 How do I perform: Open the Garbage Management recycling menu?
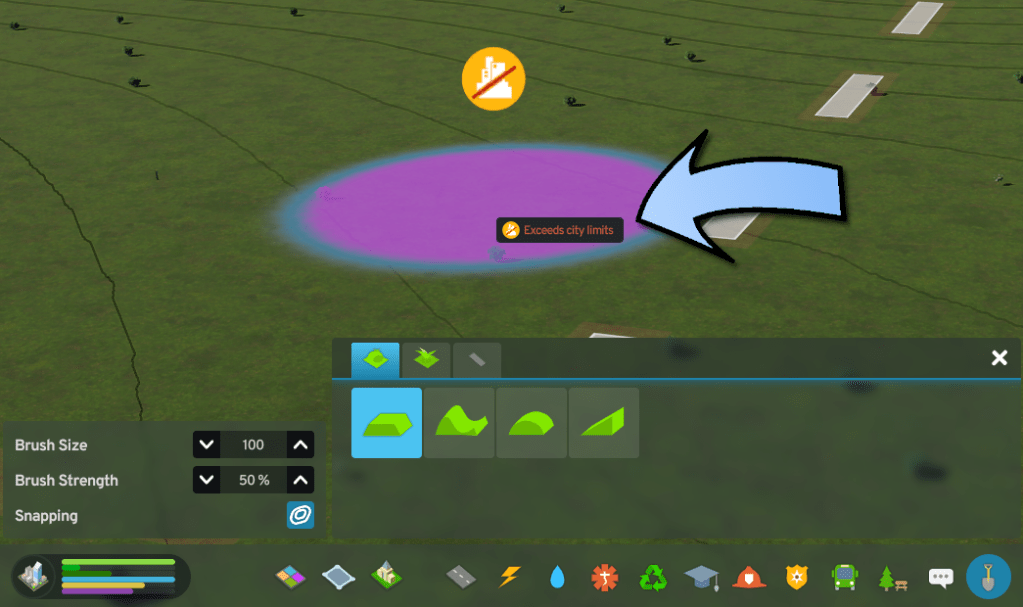(653, 577)
